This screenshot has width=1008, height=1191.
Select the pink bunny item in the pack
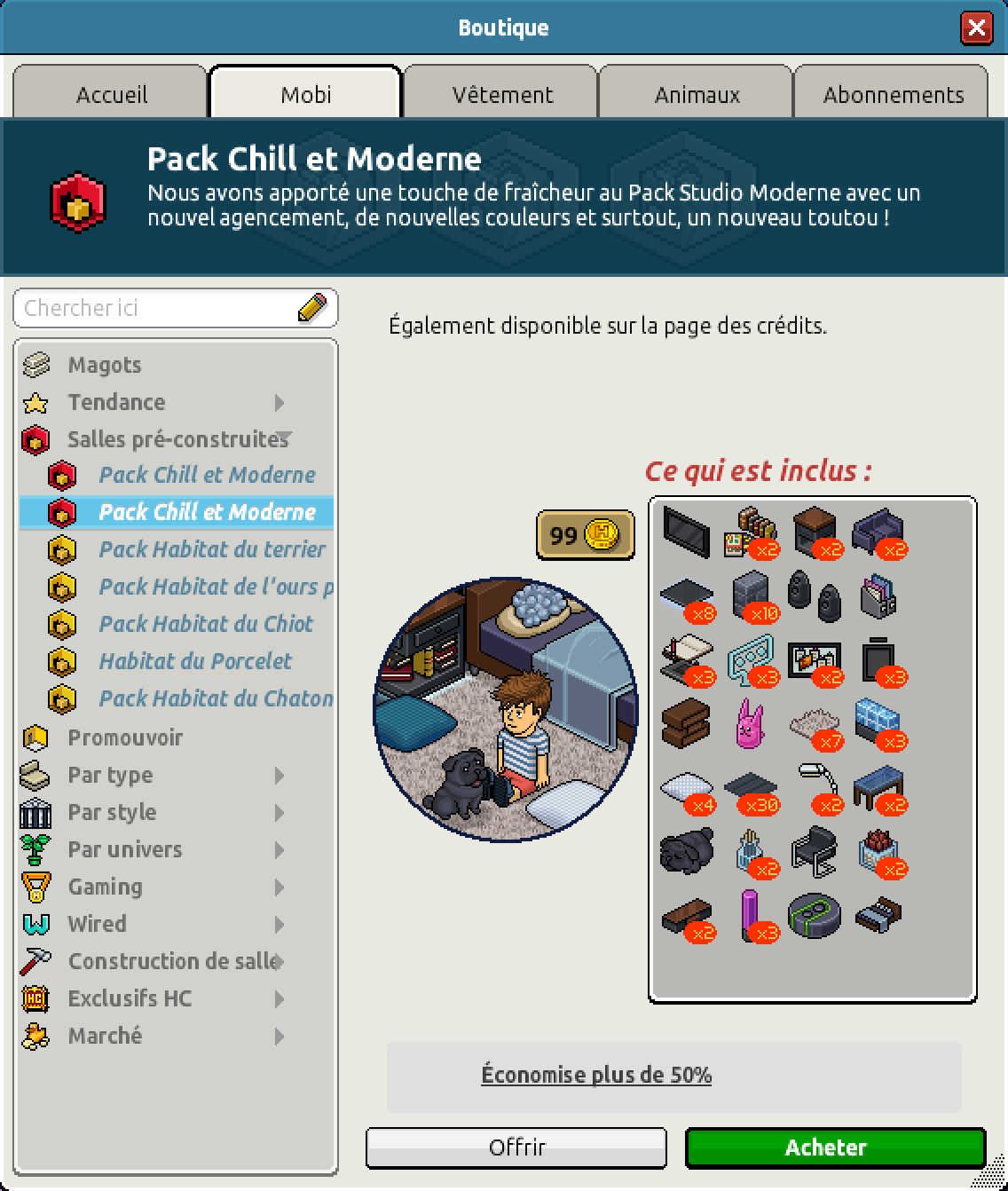(751, 722)
